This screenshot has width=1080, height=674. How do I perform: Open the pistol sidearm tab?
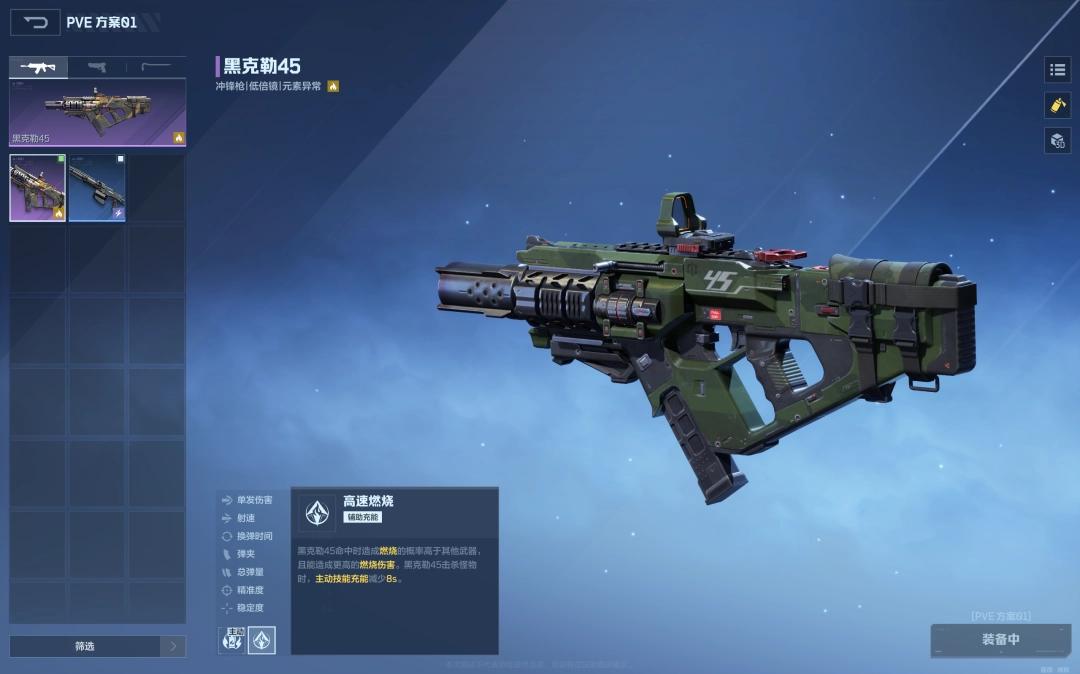97,67
